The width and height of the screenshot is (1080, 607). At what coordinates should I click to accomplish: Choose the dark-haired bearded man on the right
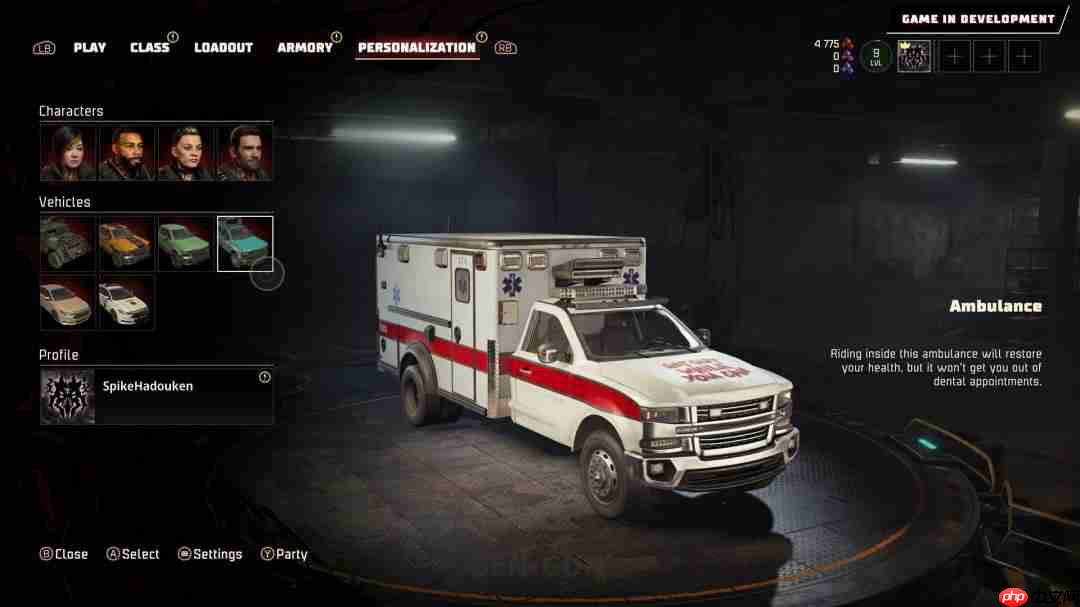coord(245,153)
